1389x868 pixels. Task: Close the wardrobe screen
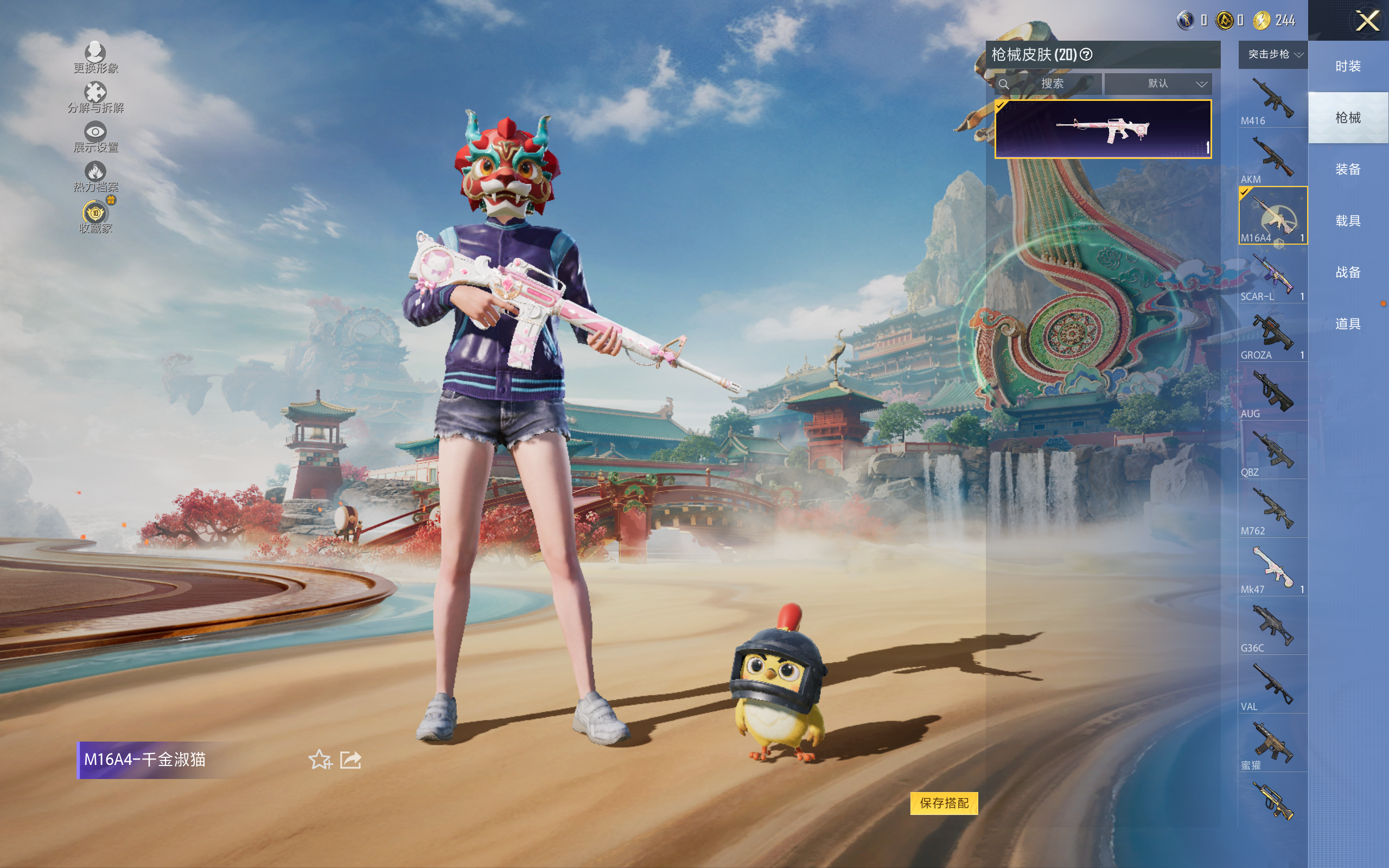[x=1367, y=21]
